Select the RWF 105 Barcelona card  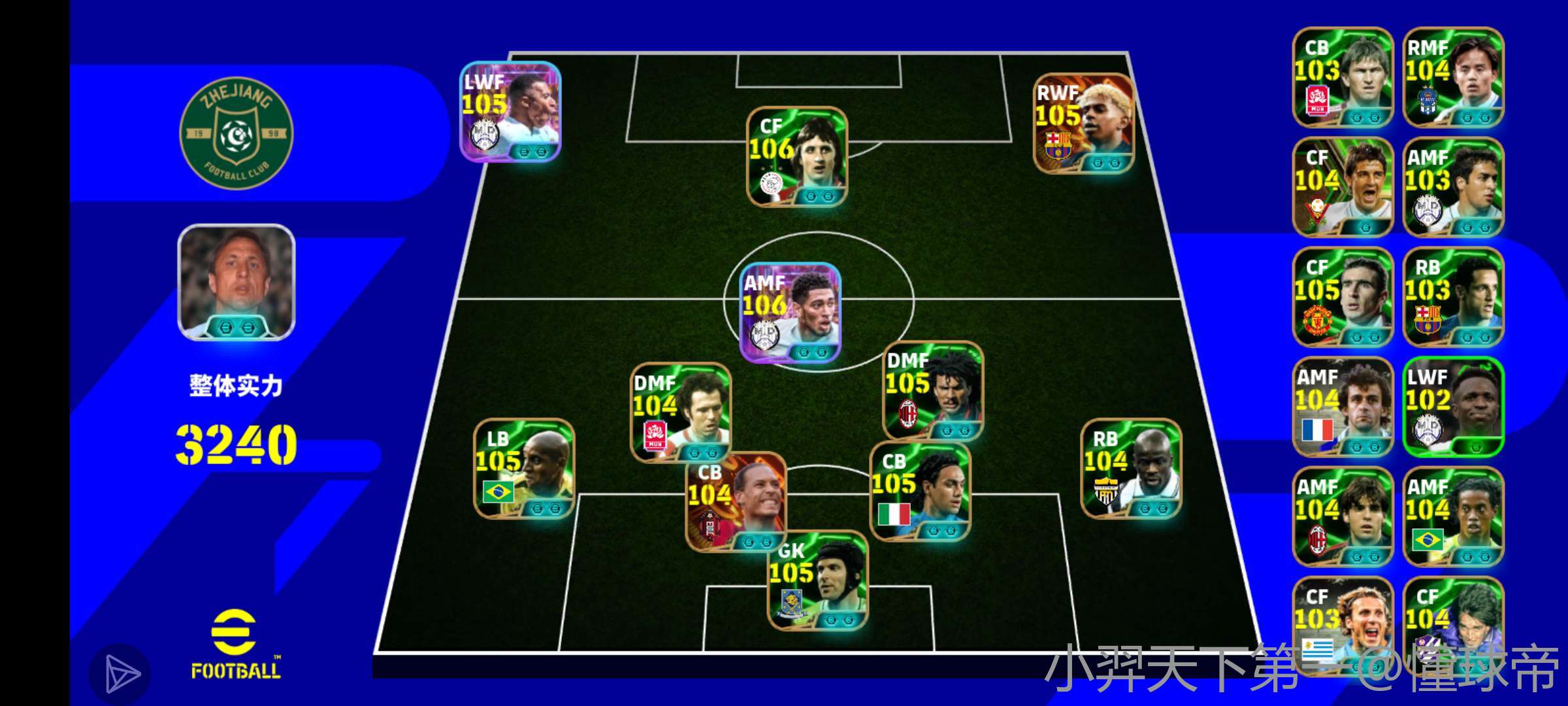pyautogui.click(x=1083, y=124)
